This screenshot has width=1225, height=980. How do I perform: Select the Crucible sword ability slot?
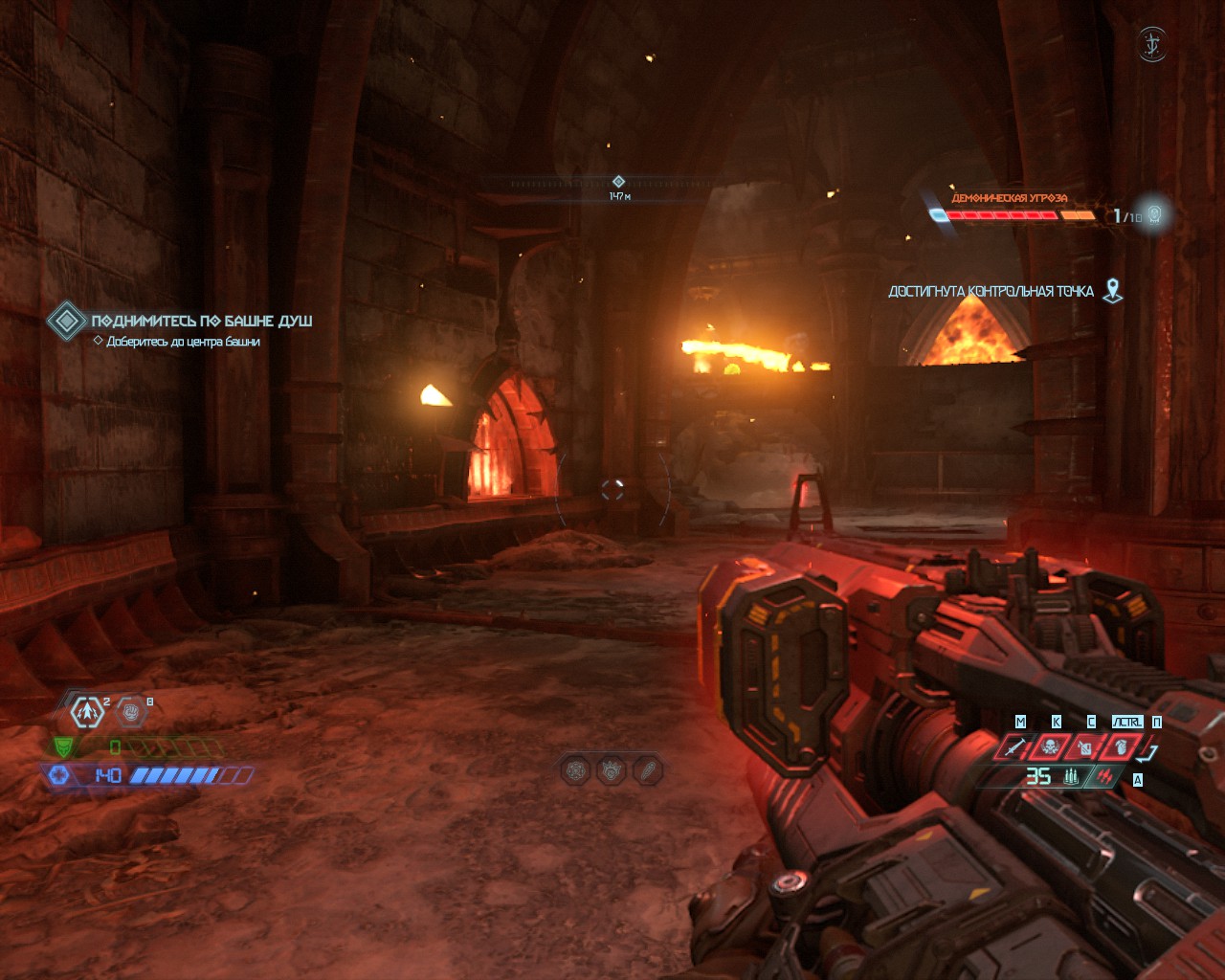point(1016,746)
